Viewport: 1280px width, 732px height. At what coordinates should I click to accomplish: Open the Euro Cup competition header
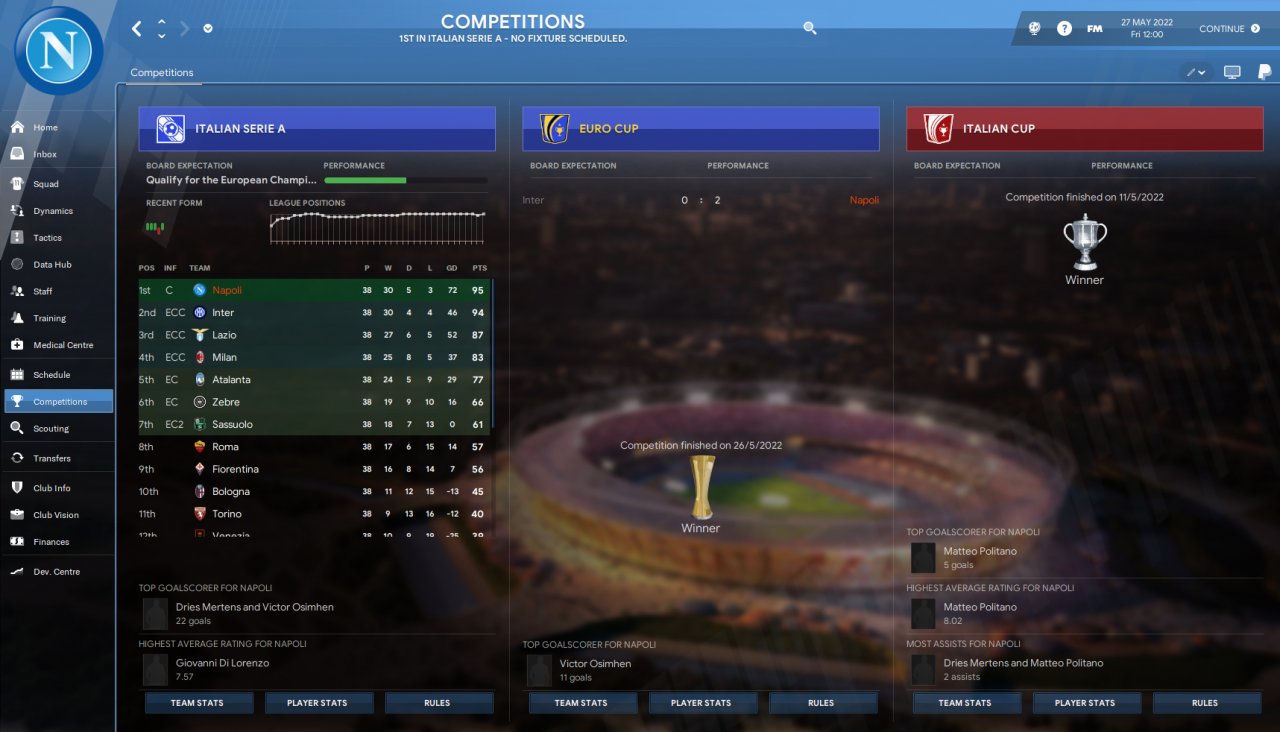coord(700,129)
